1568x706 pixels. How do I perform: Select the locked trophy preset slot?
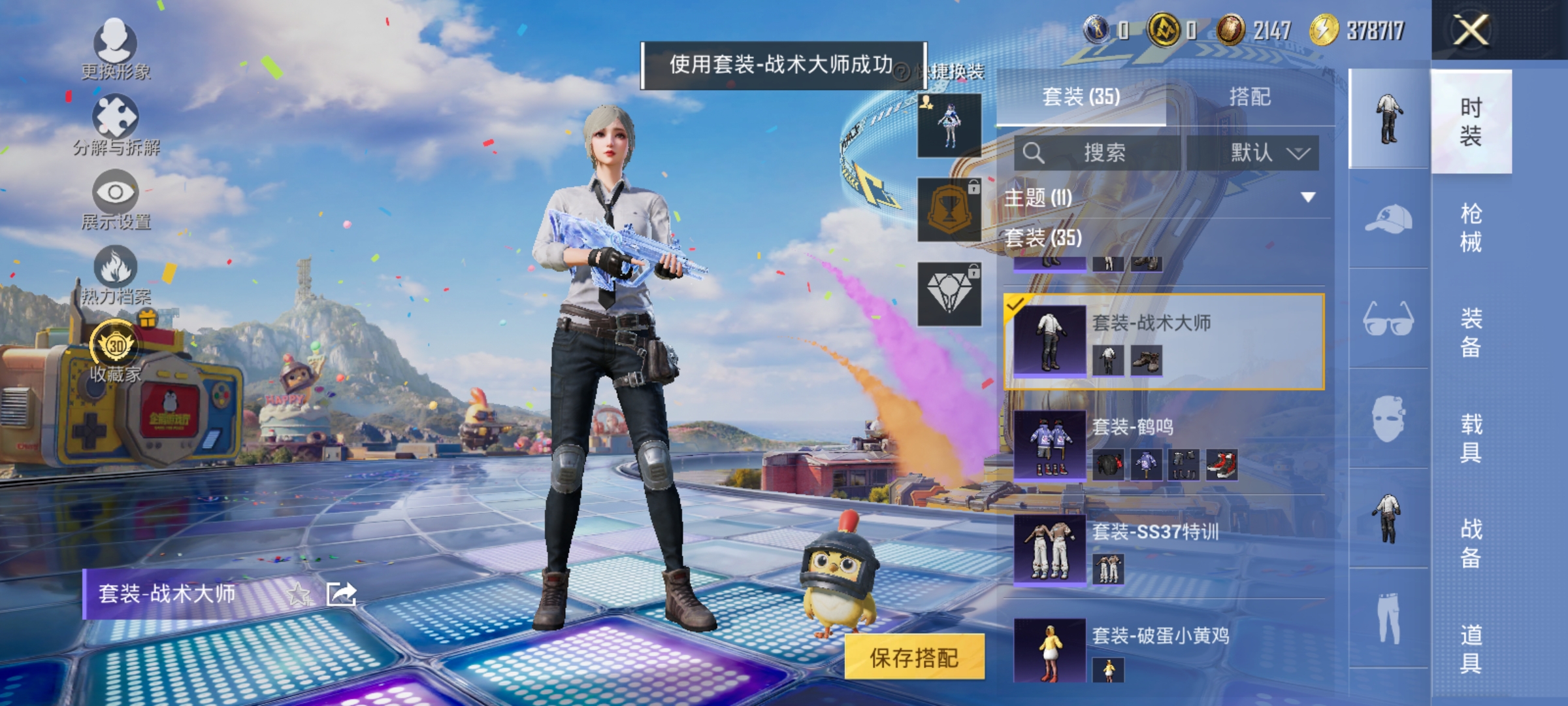coord(950,209)
